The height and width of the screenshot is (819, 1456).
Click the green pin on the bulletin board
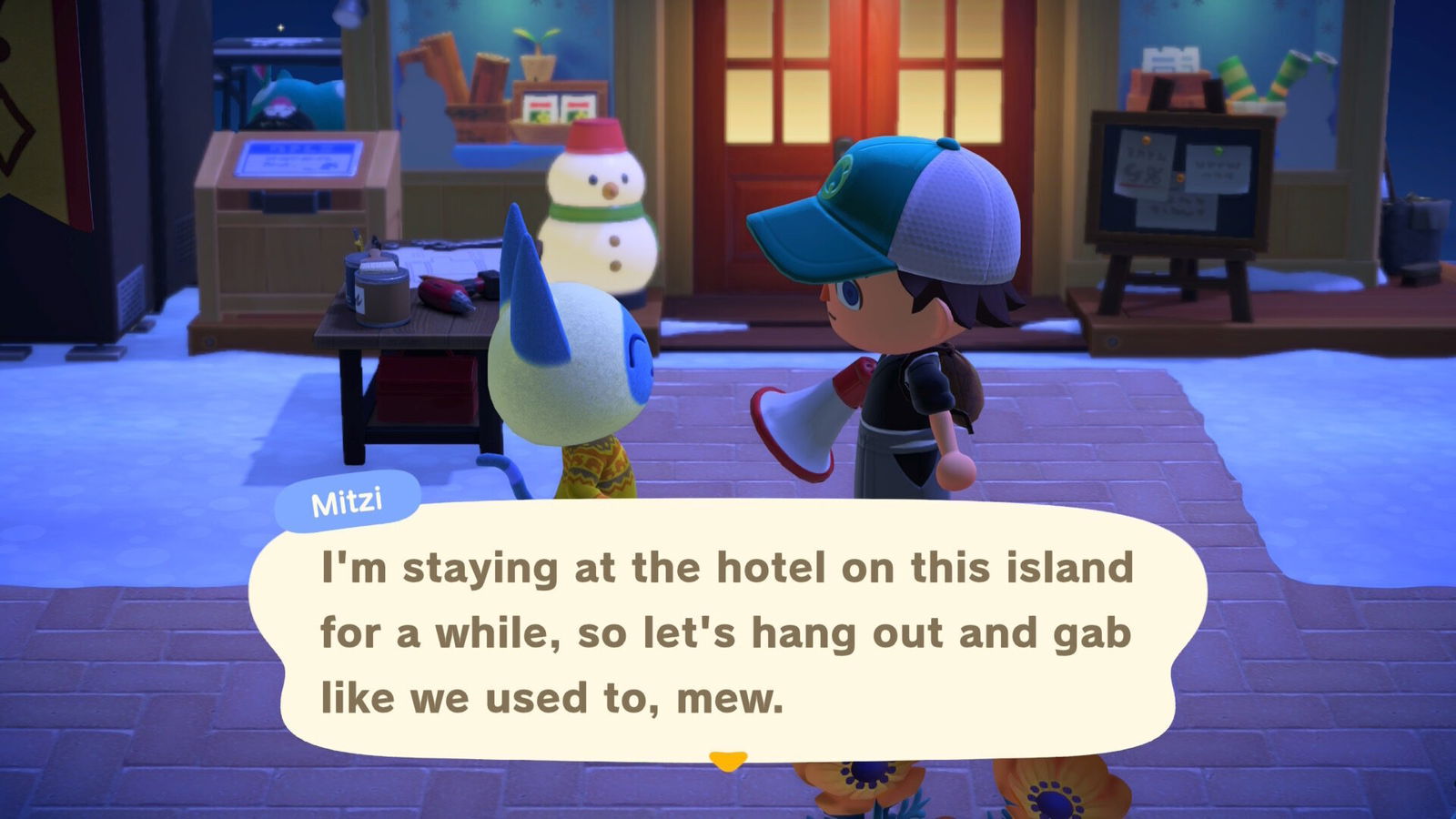pos(1218,151)
